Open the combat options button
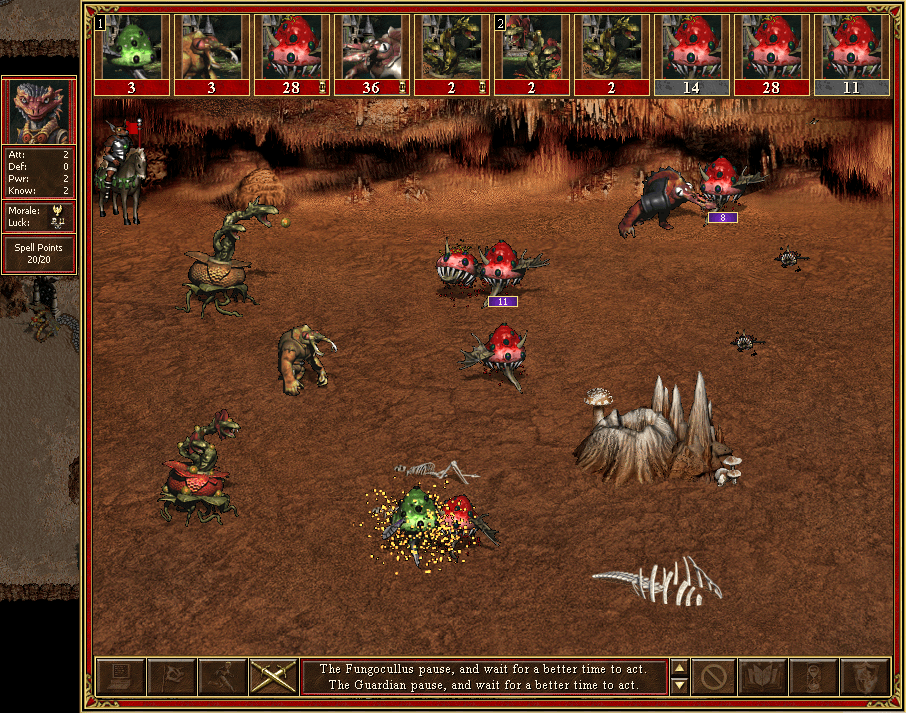 [x=120, y=677]
